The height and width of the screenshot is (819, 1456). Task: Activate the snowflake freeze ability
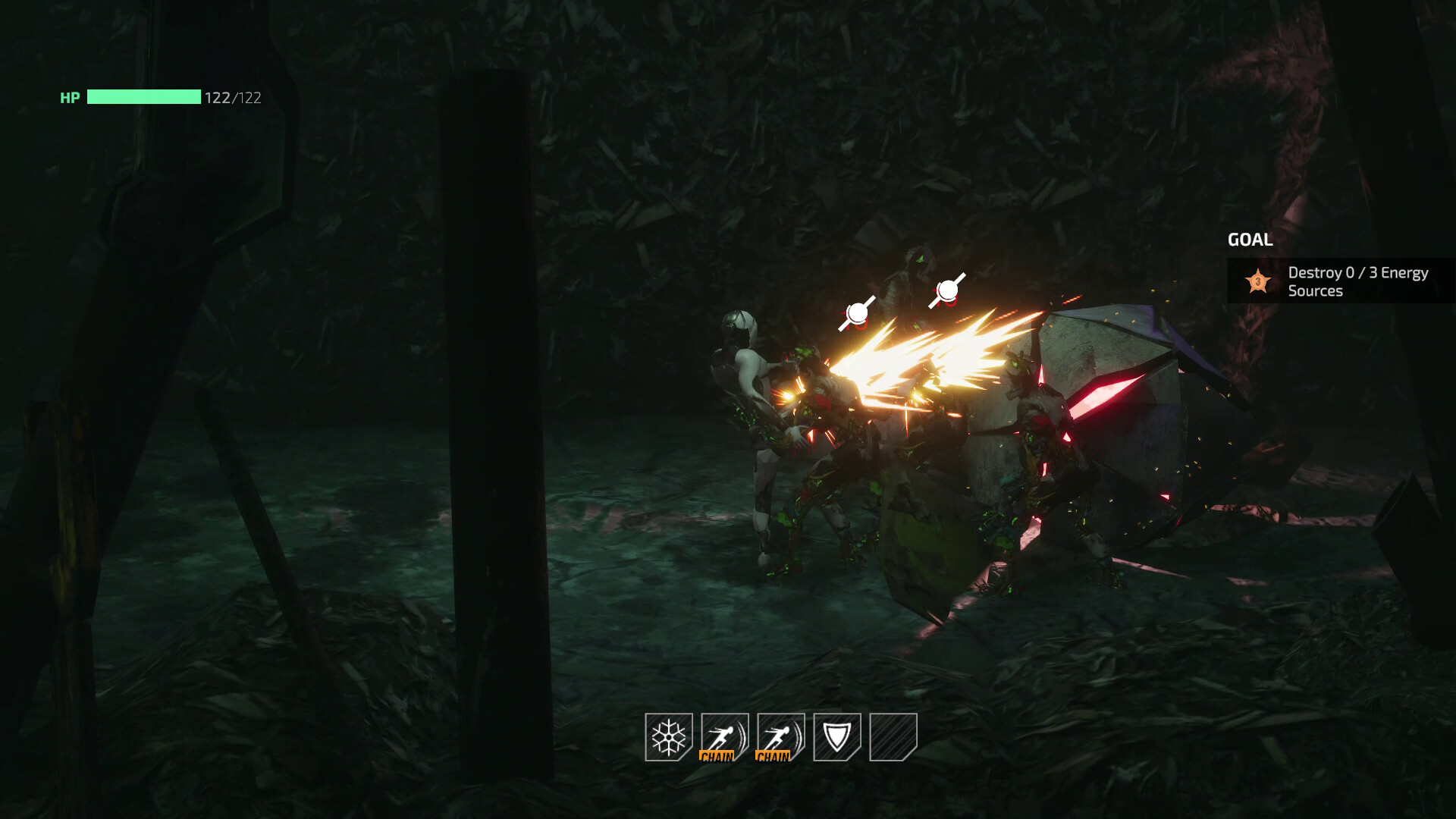pyautogui.click(x=668, y=736)
